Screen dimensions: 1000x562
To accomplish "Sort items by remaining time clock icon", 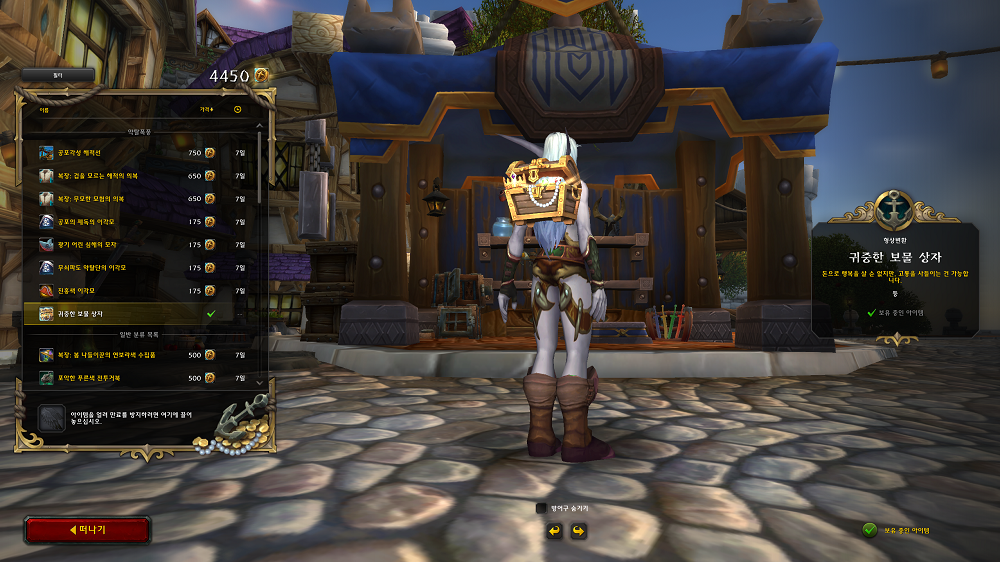I will pos(238,109).
